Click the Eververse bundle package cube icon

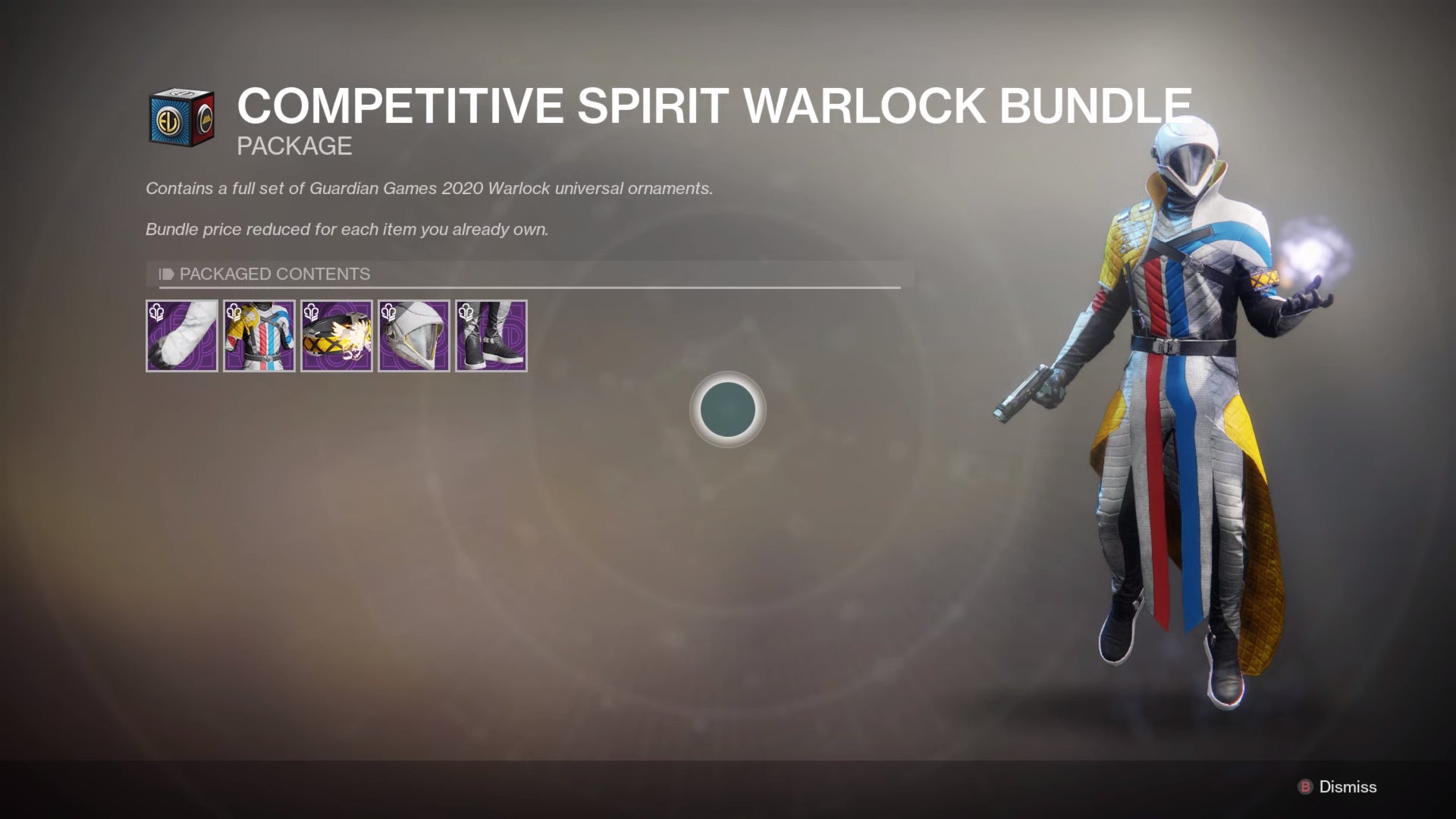pos(182,115)
